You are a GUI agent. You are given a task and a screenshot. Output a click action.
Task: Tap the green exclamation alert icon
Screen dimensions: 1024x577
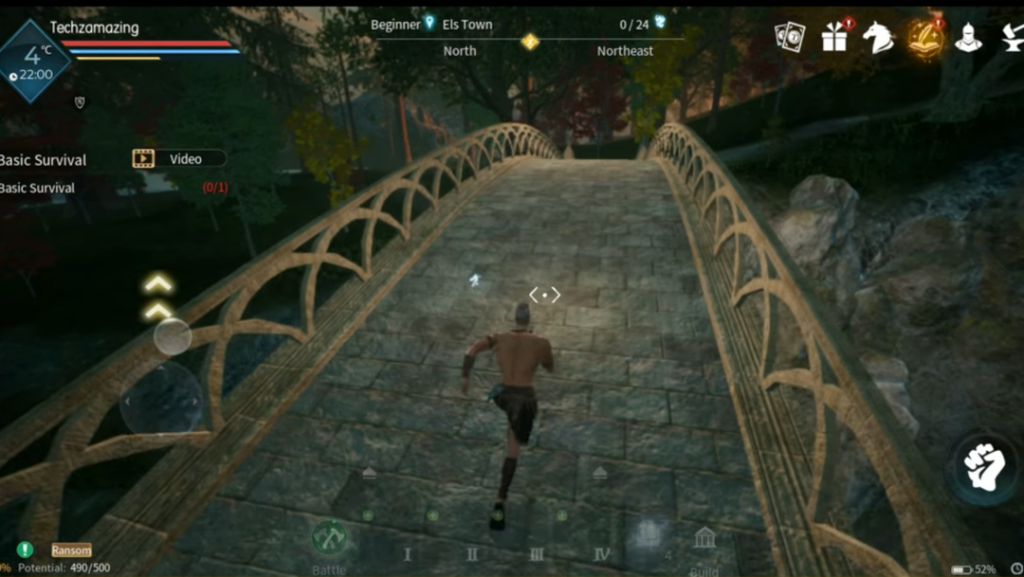pyautogui.click(x=25, y=549)
